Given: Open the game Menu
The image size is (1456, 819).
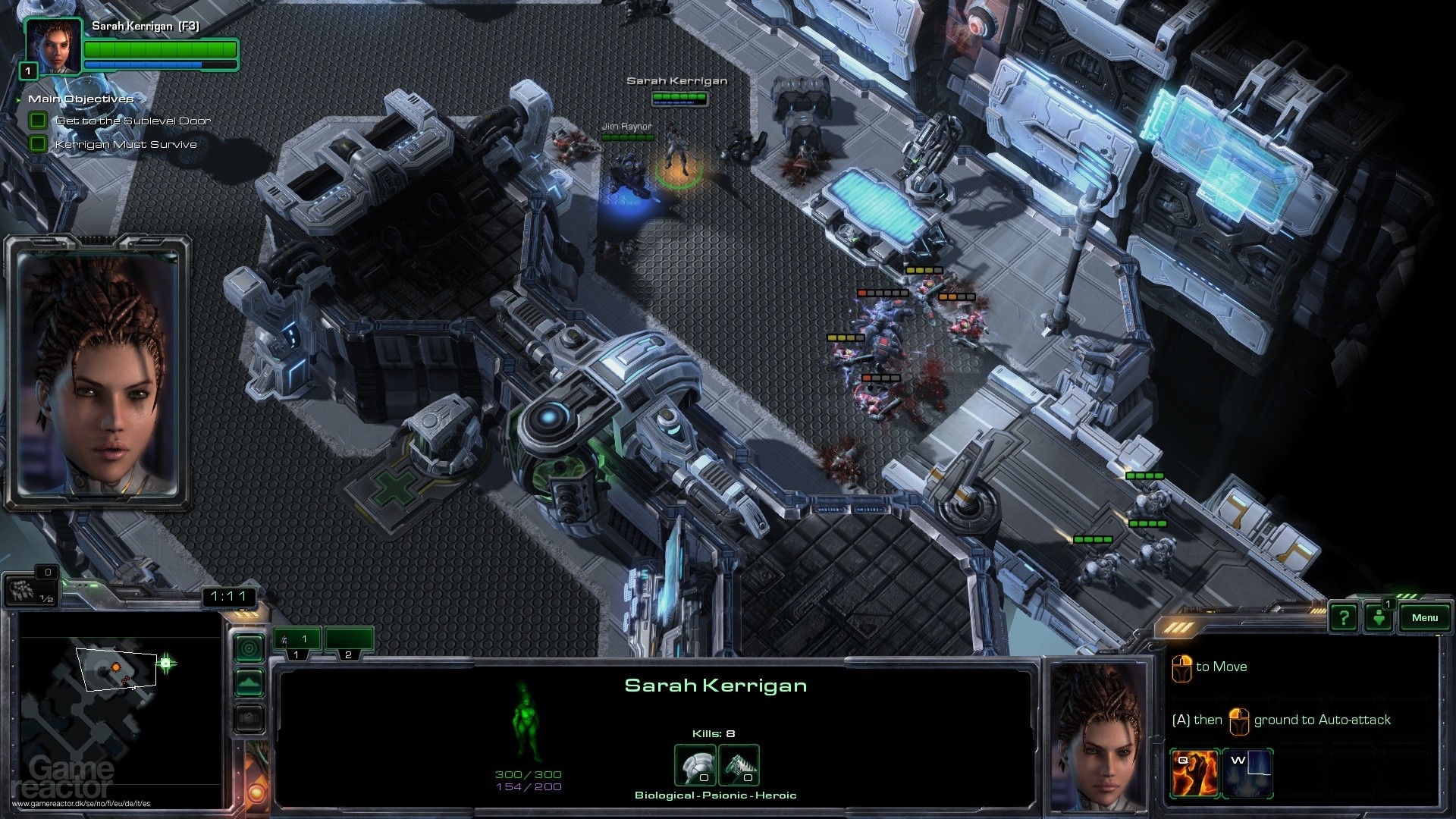Looking at the screenshot, I should point(1424,617).
